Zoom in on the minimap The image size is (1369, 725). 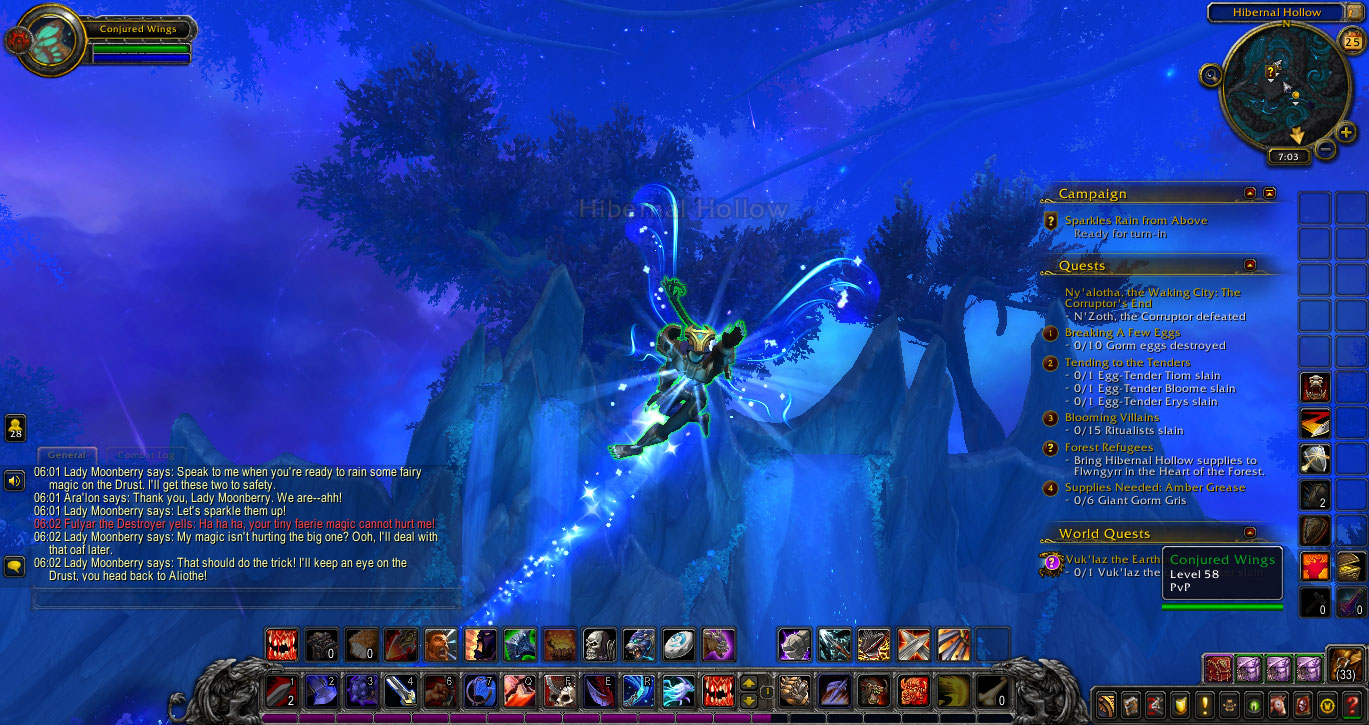pyautogui.click(x=1346, y=133)
